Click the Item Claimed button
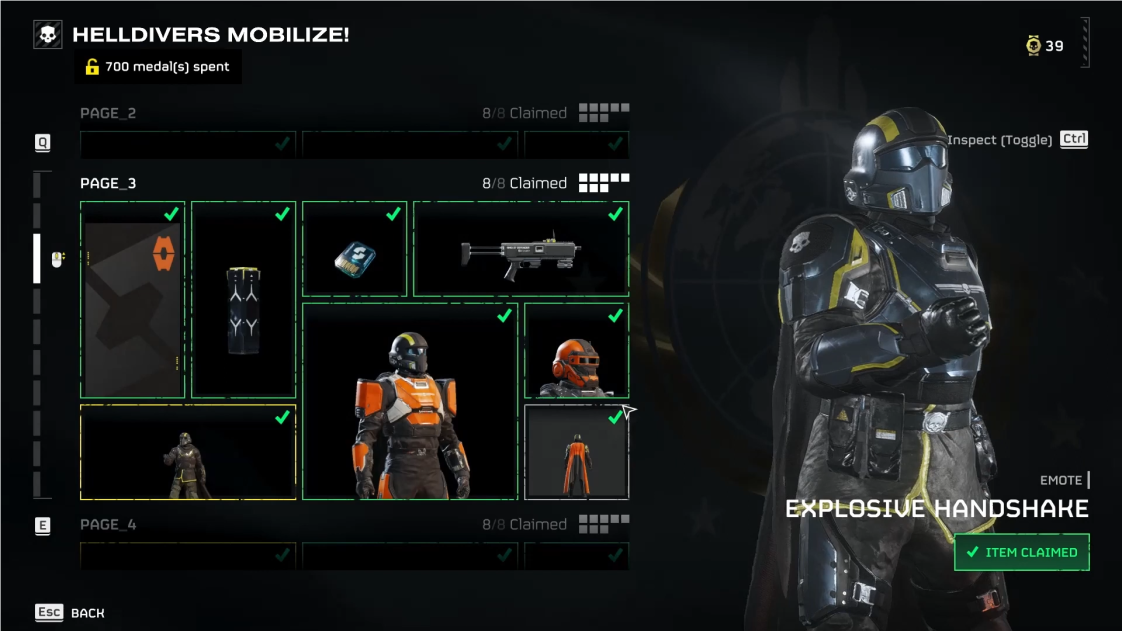The height and width of the screenshot is (631, 1122). [1021, 552]
